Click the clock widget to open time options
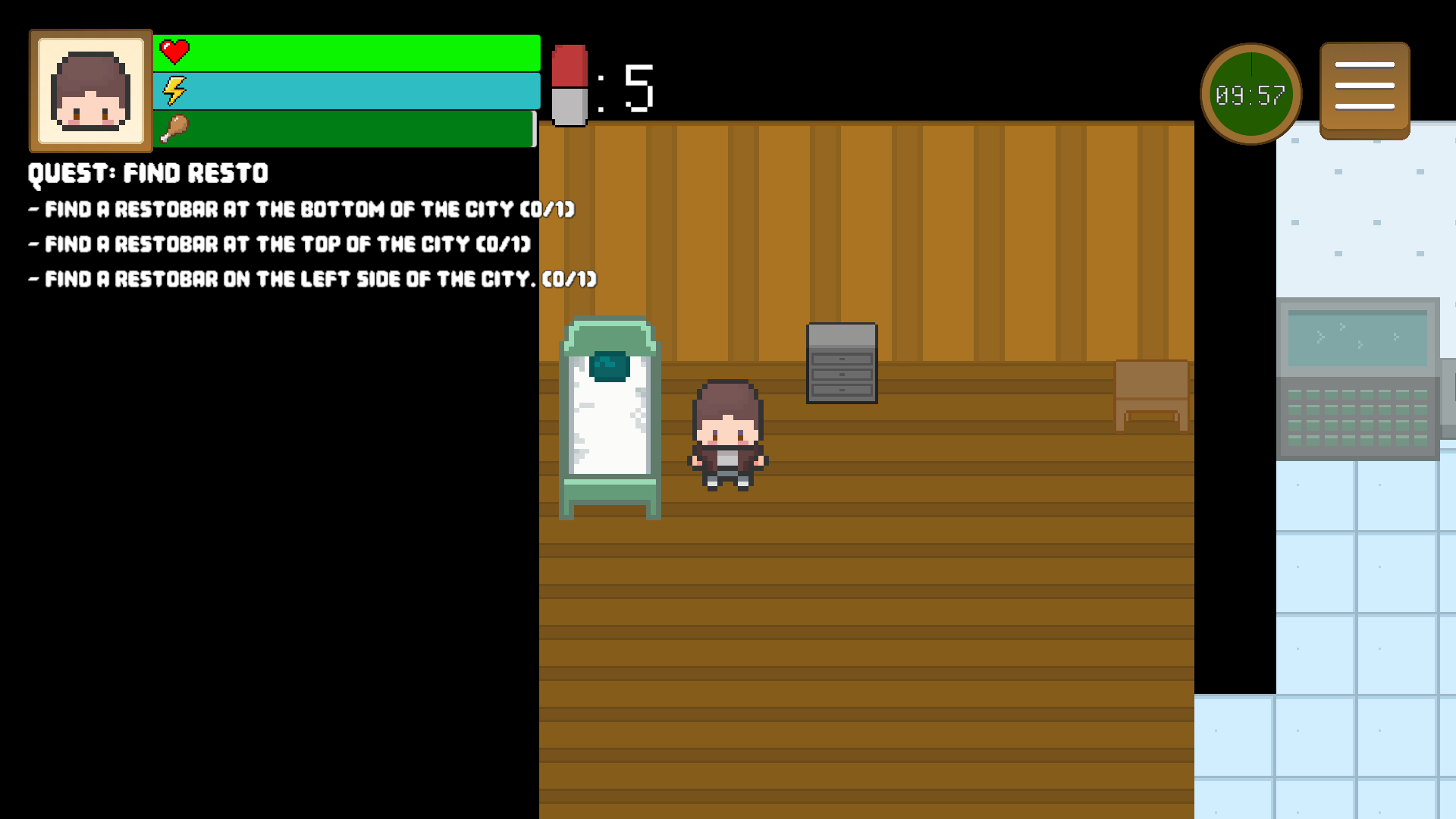The image size is (1456, 819). click(x=1250, y=92)
